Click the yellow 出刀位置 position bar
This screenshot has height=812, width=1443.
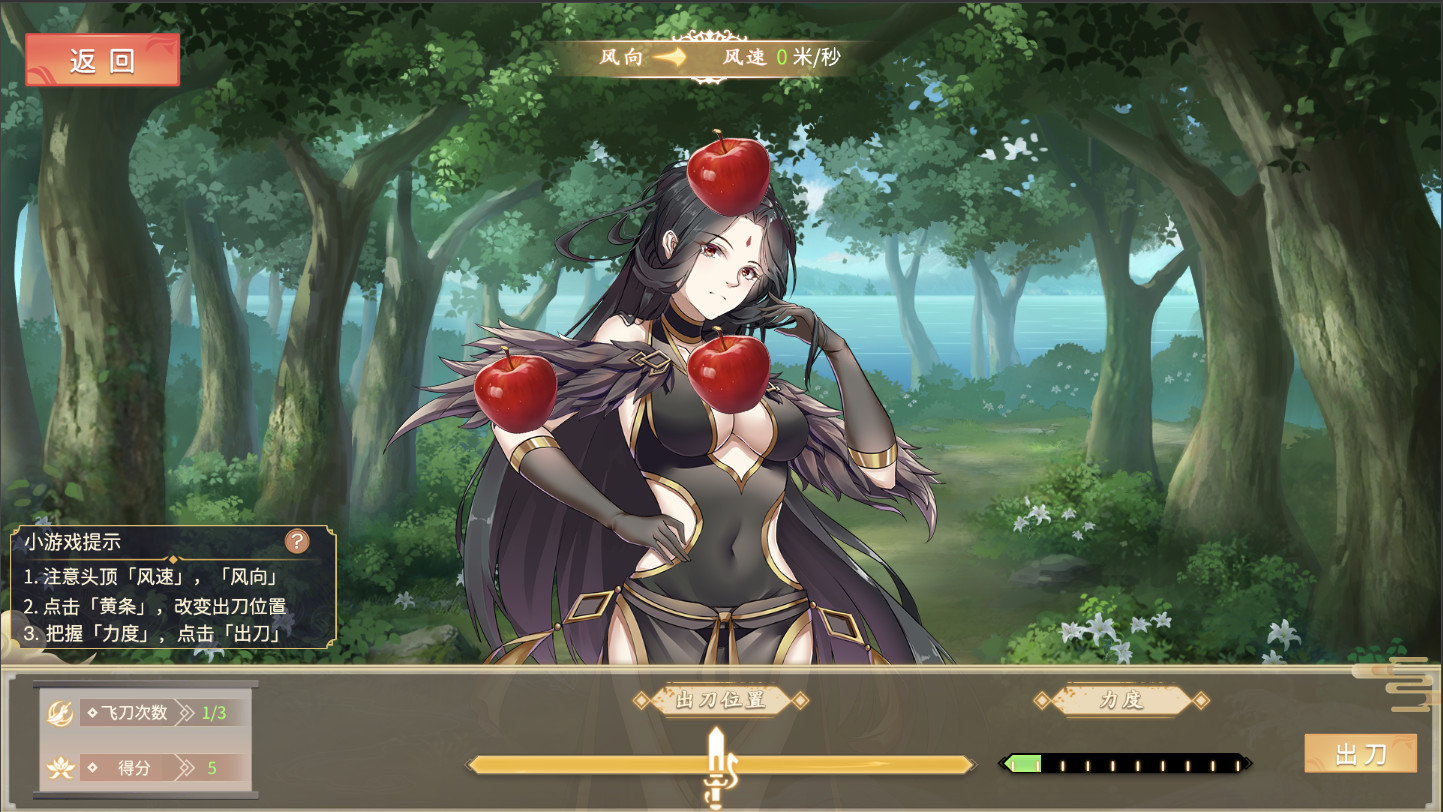[580, 764]
